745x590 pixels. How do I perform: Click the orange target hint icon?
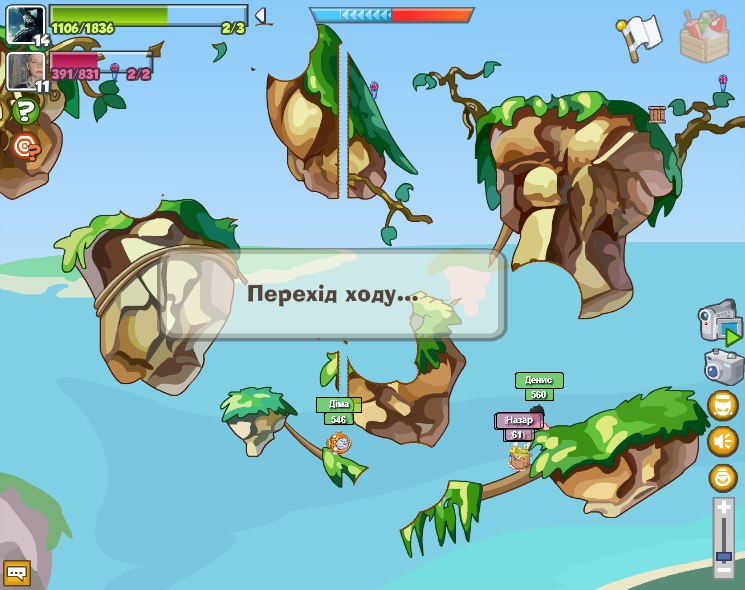tap(25, 147)
